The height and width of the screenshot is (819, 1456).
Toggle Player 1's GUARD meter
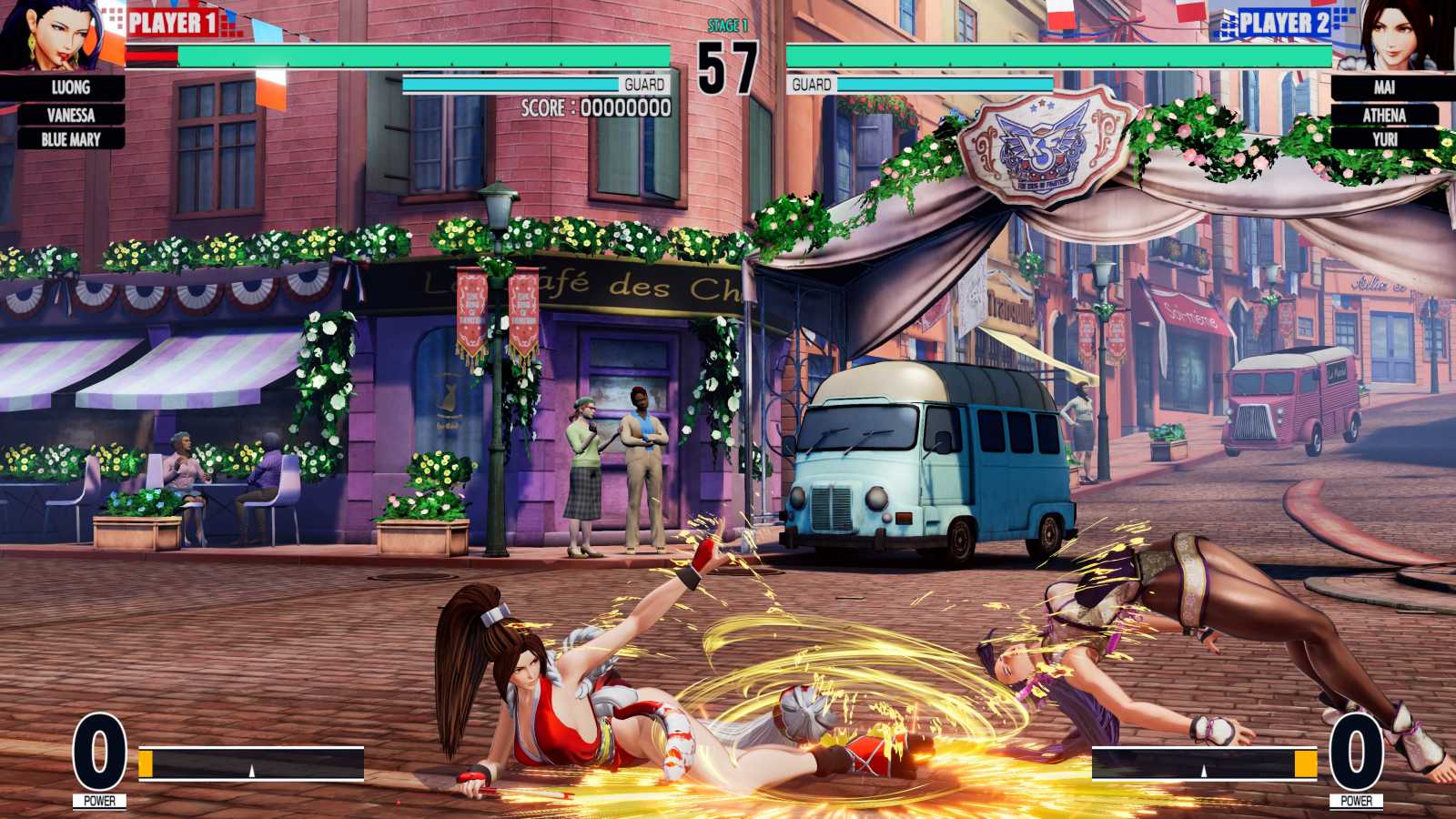coord(537,84)
